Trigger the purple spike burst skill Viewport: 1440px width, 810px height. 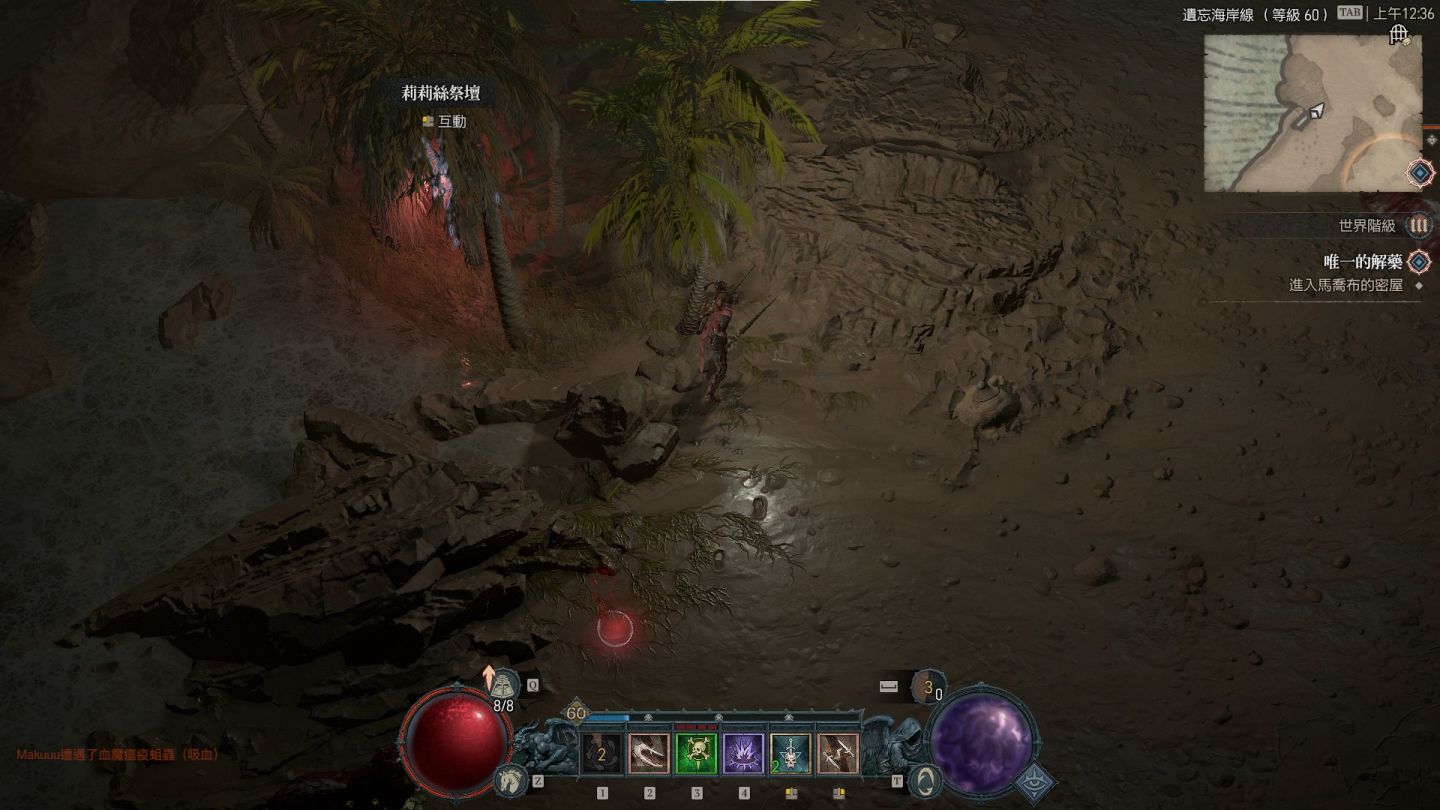pos(743,754)
